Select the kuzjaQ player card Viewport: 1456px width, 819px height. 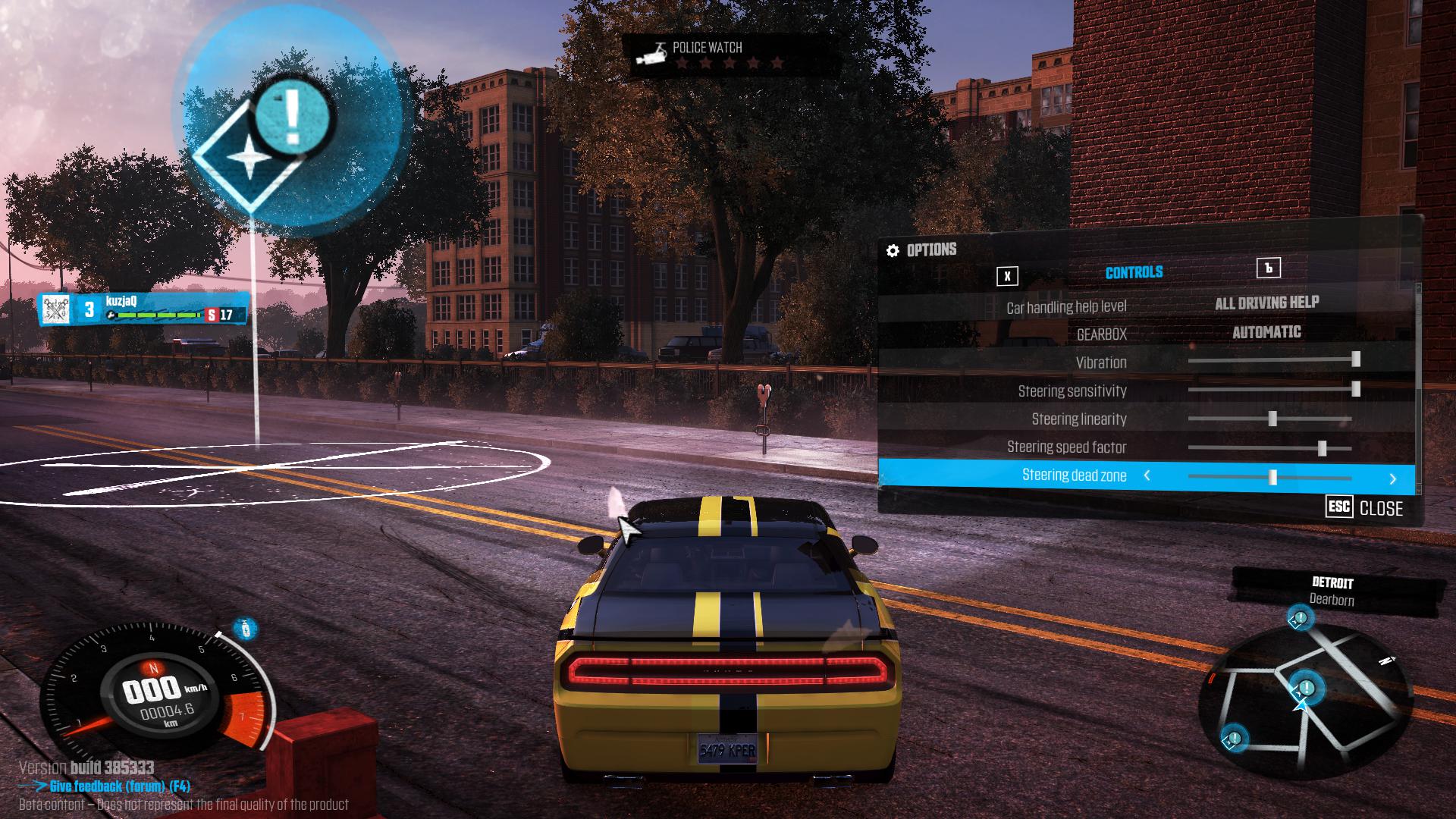(144, 309)
